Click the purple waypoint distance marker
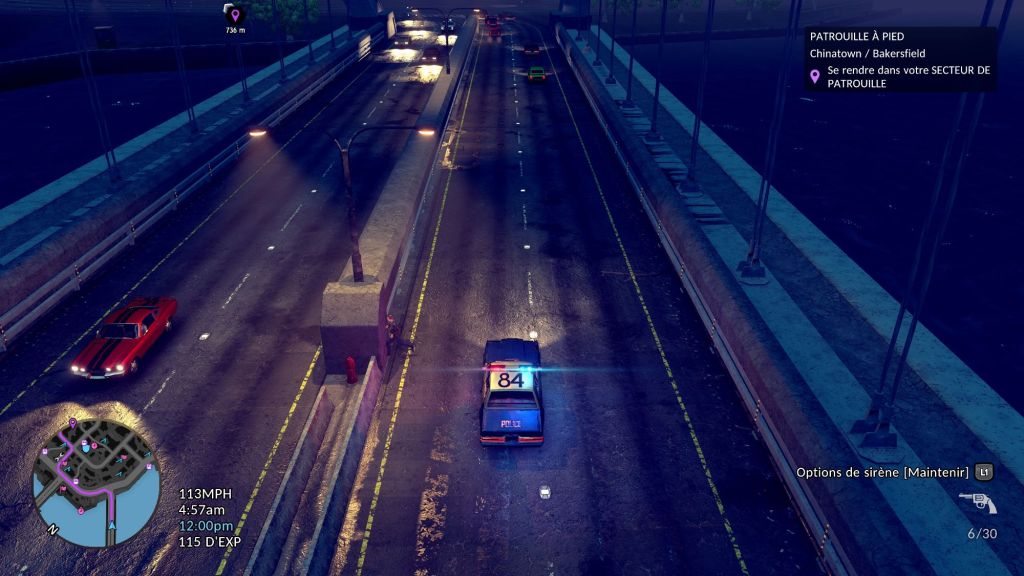 coord(234,15)
